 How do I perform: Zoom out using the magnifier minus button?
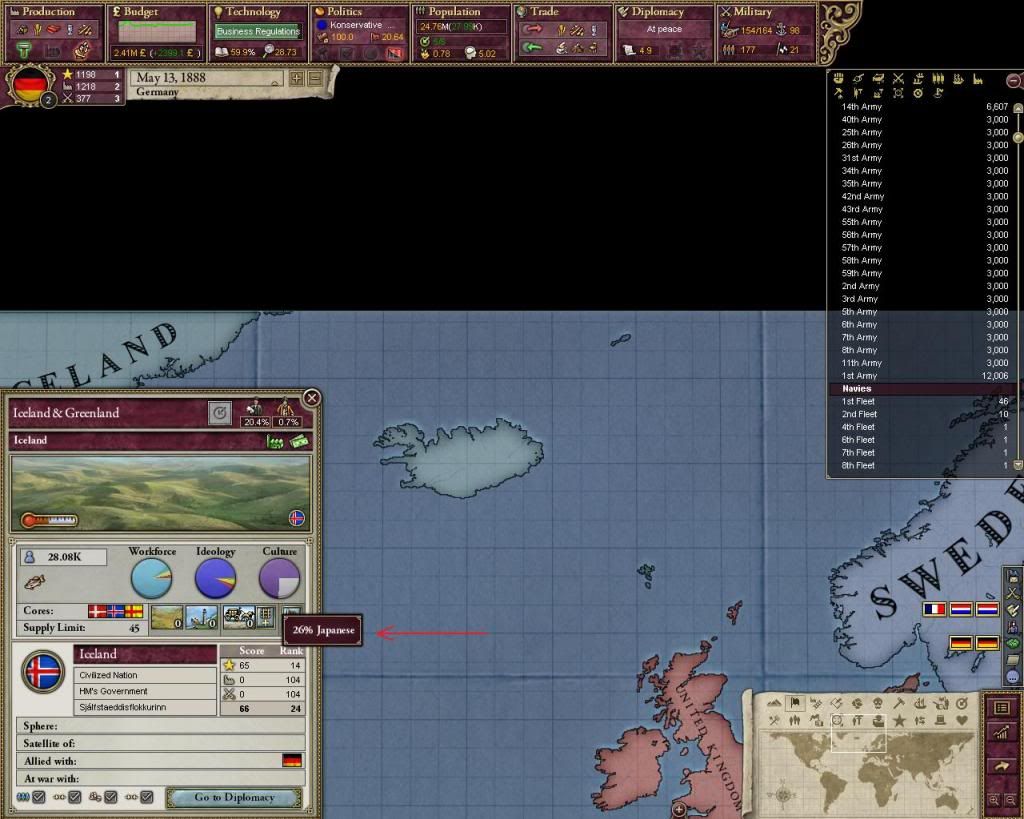coord(1009,800)
